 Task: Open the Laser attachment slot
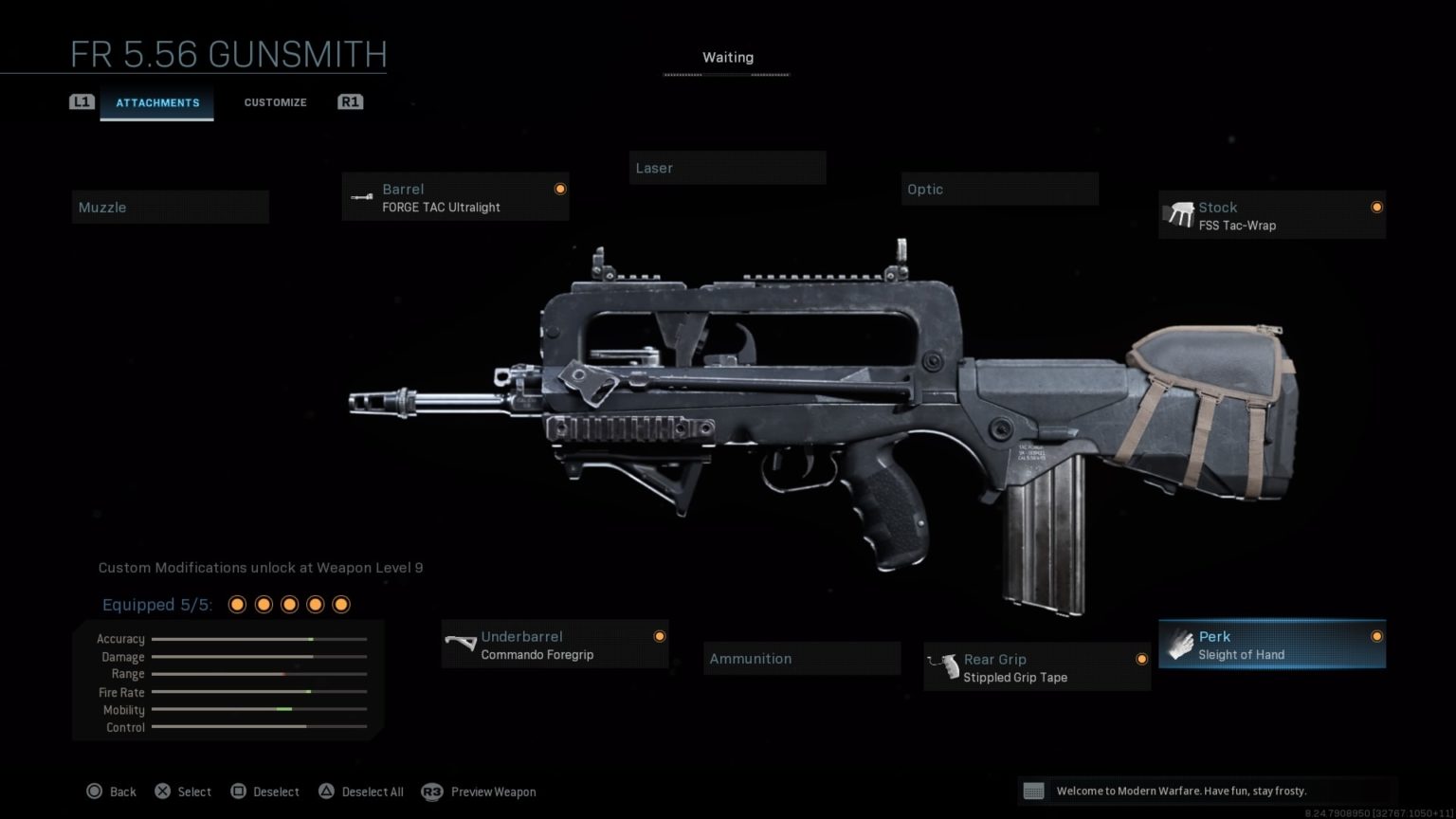727,168
